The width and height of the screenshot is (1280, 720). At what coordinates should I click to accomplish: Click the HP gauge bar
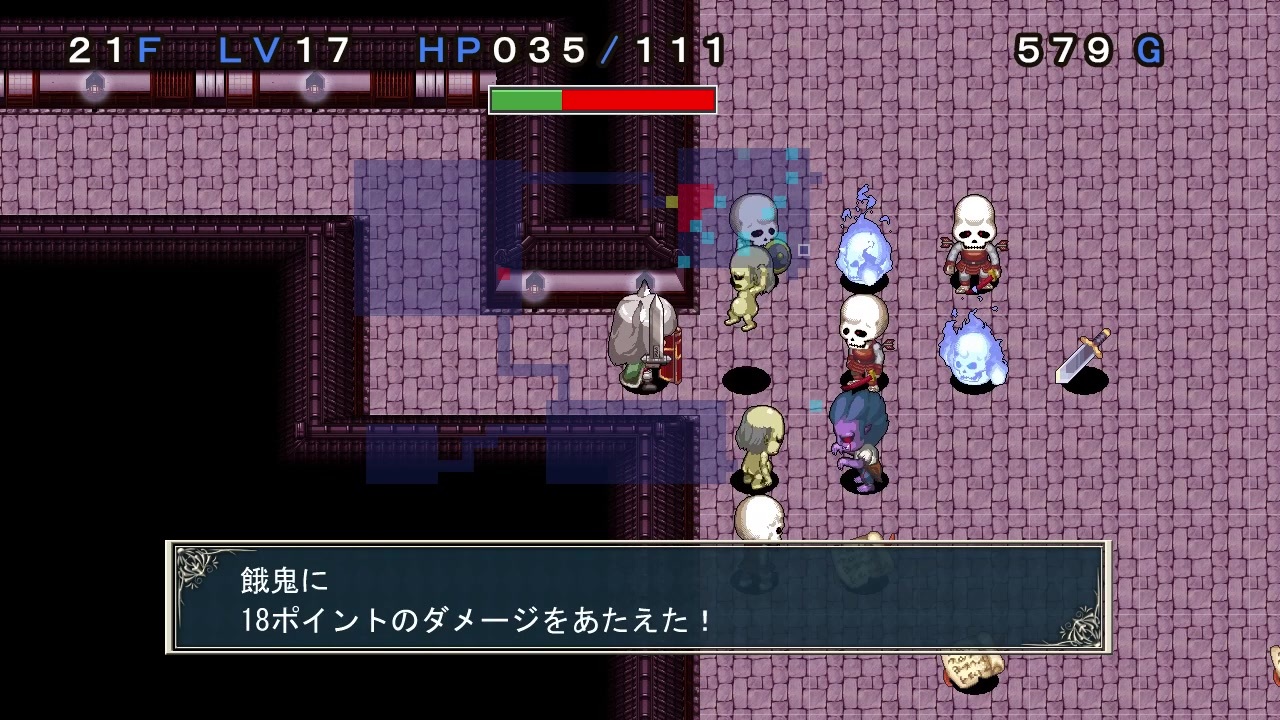click(x=600, y=98)
